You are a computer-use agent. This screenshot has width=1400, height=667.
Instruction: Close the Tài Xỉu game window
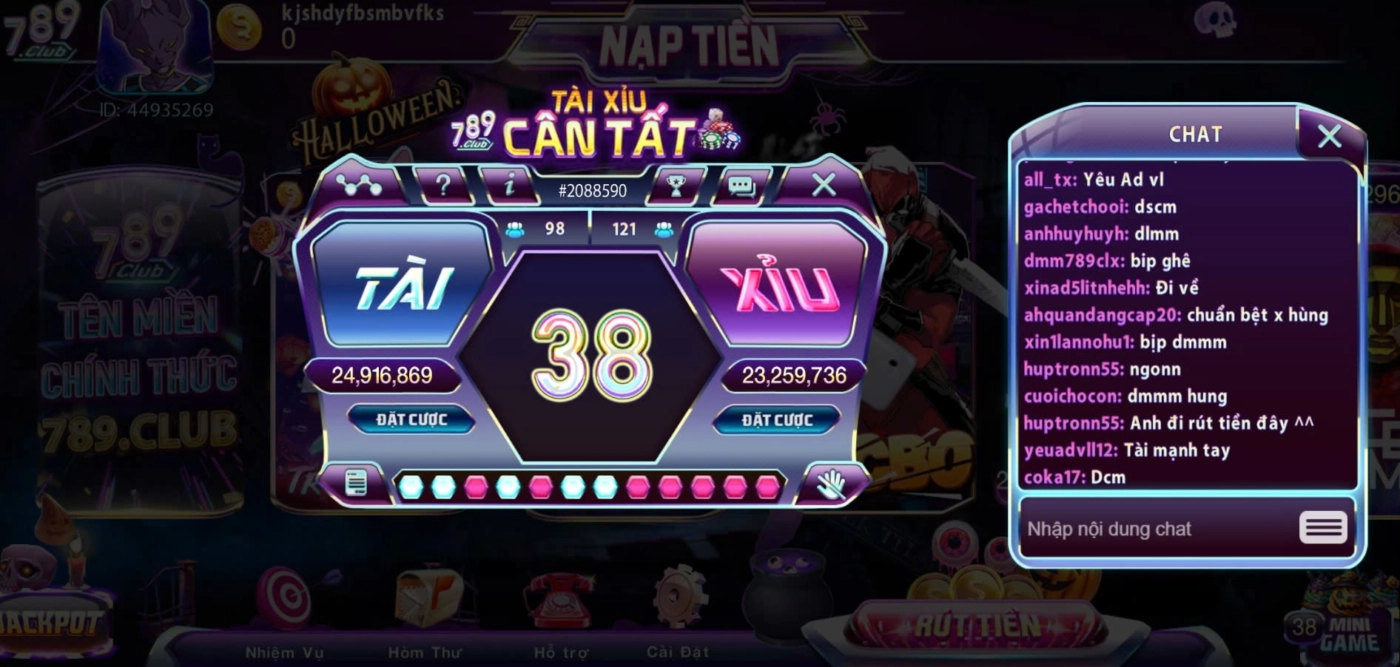point(823,184)
